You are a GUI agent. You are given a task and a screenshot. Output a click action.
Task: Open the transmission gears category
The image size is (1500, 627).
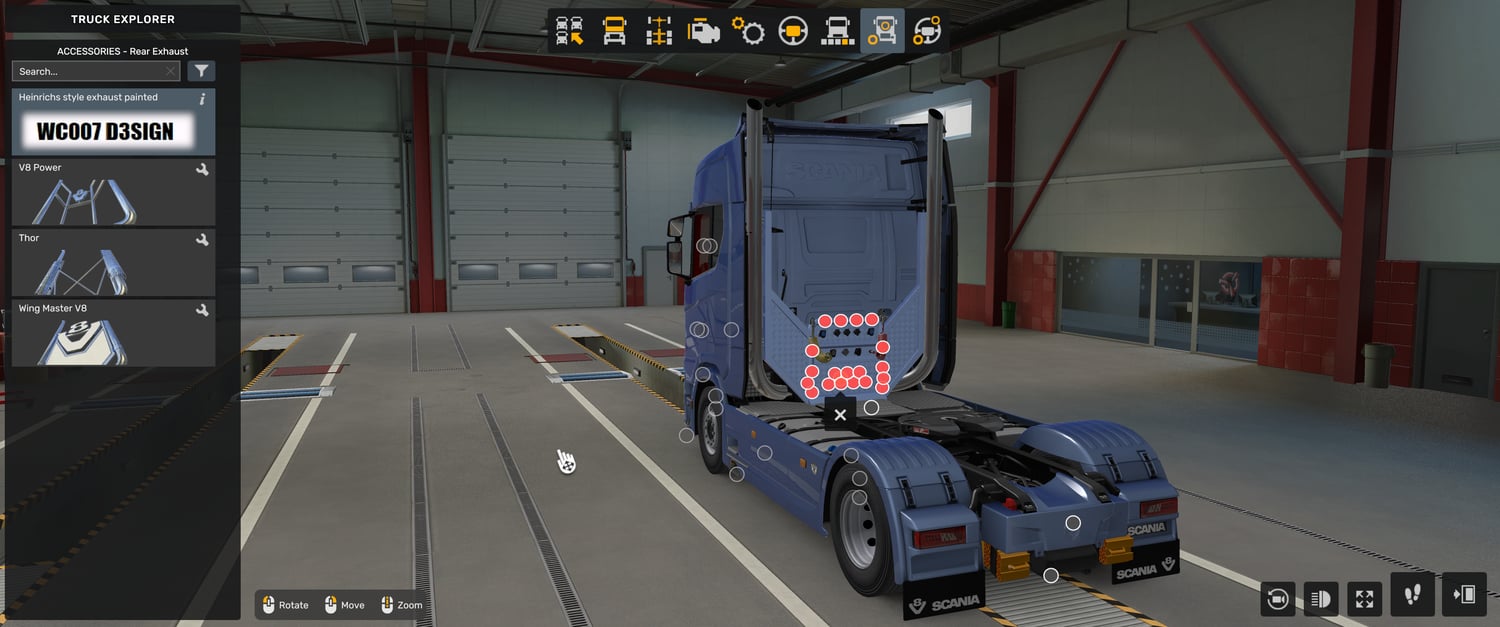click(748, 31)
